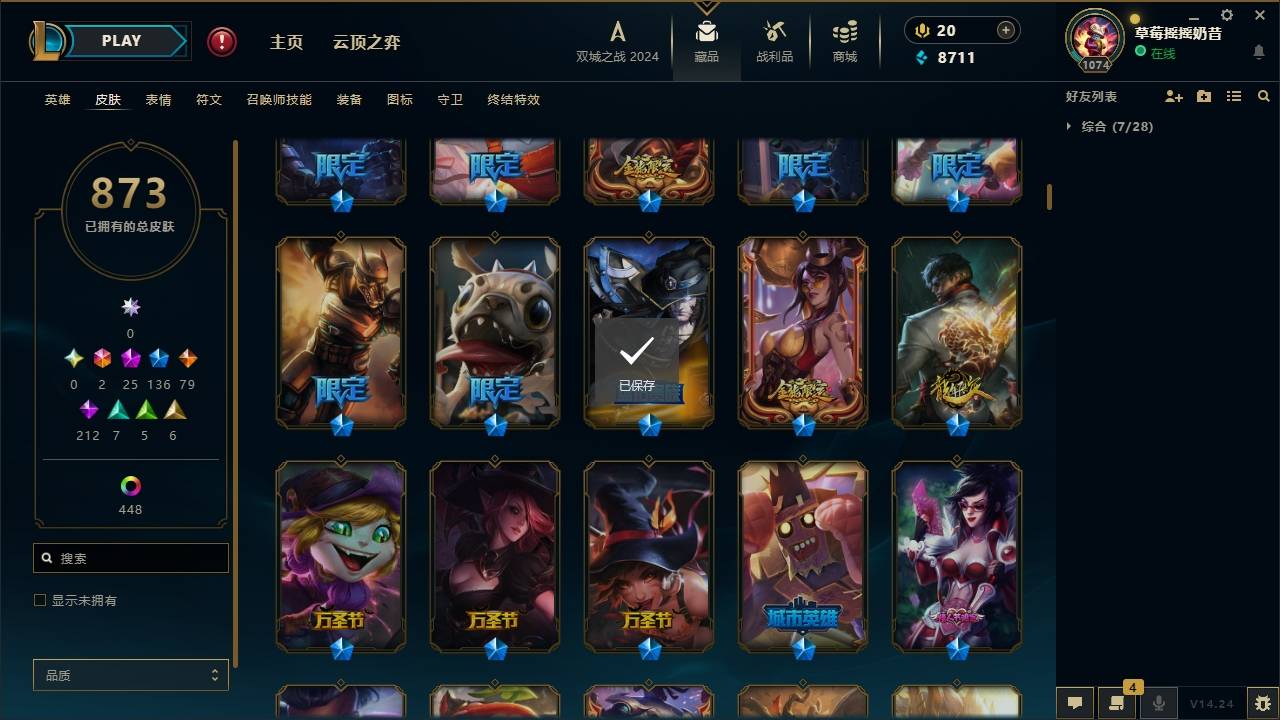
Task: Open the friend search magnifier icon
Action: coord(1263,95)
